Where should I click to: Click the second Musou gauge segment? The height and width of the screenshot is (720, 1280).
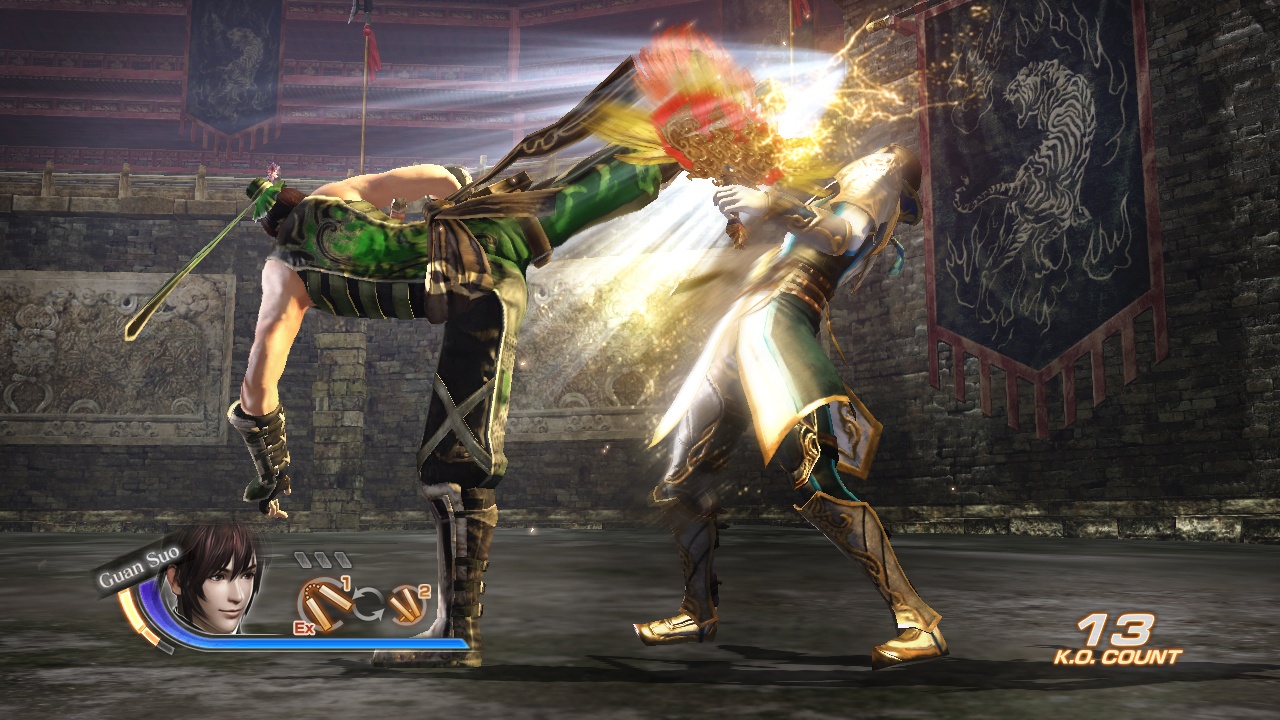pos(321,560)
